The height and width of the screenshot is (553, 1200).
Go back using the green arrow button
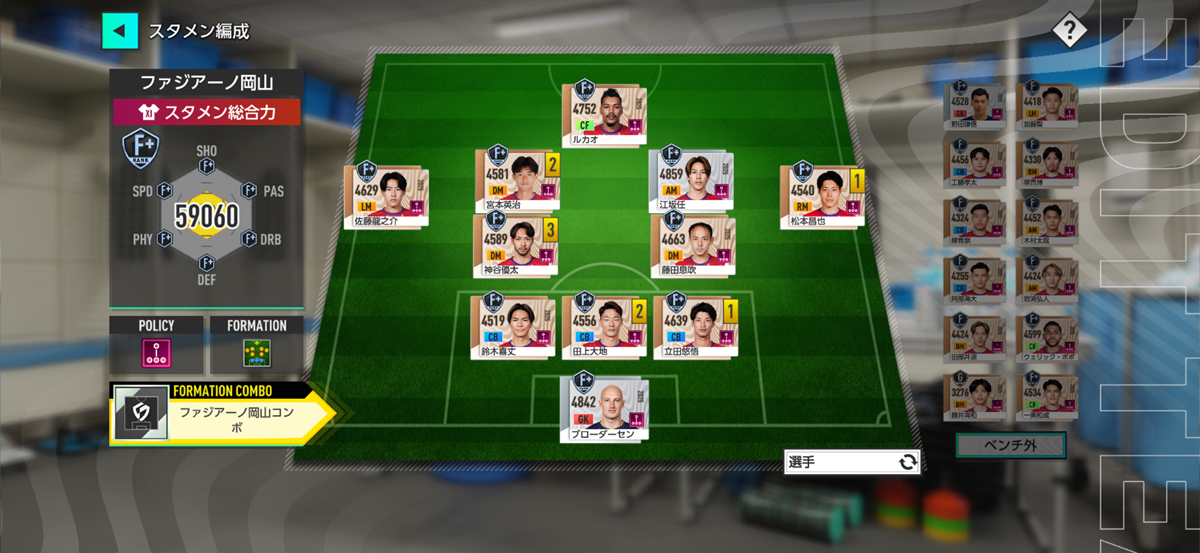(120, 30)
